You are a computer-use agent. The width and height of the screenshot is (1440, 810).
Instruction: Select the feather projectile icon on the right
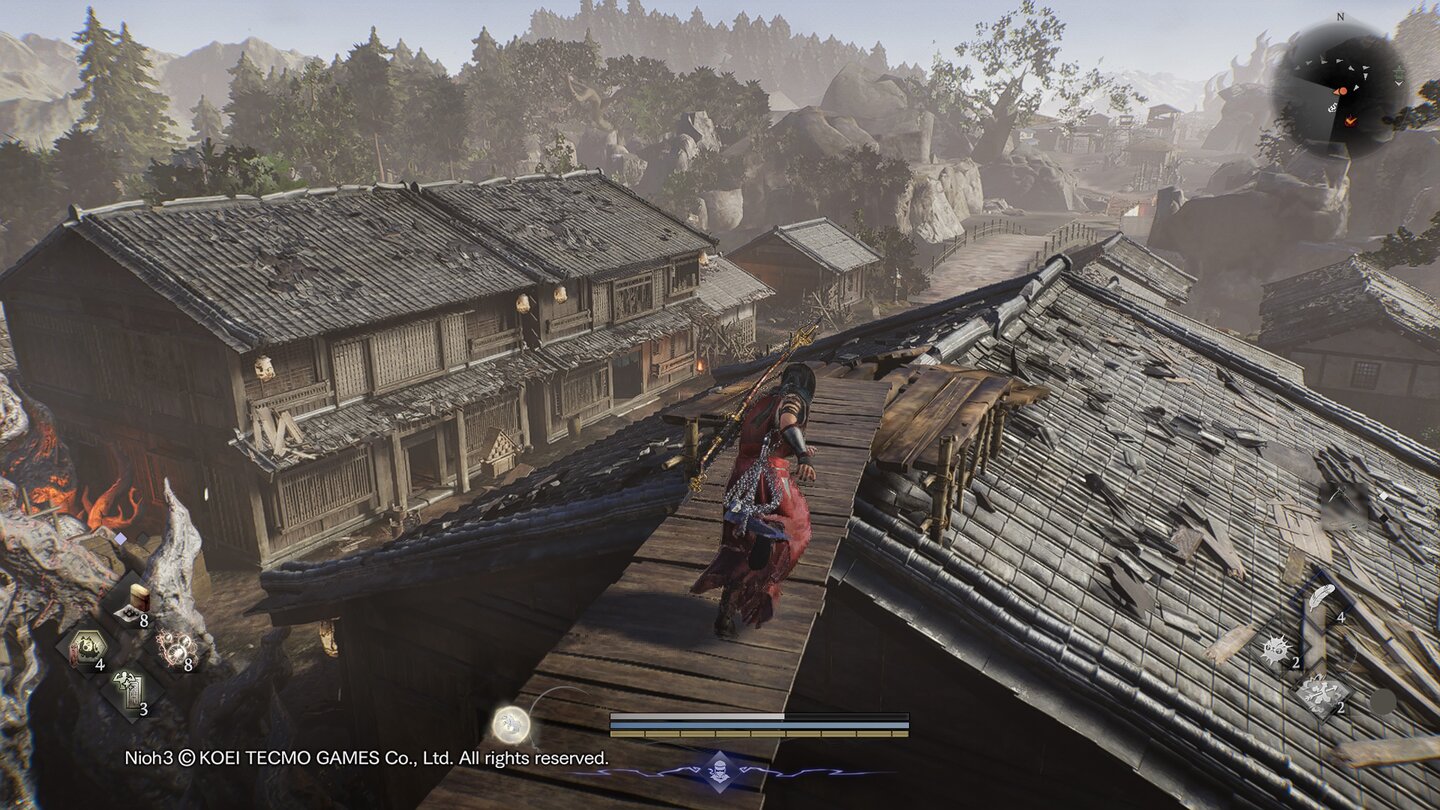[1322, 597]
